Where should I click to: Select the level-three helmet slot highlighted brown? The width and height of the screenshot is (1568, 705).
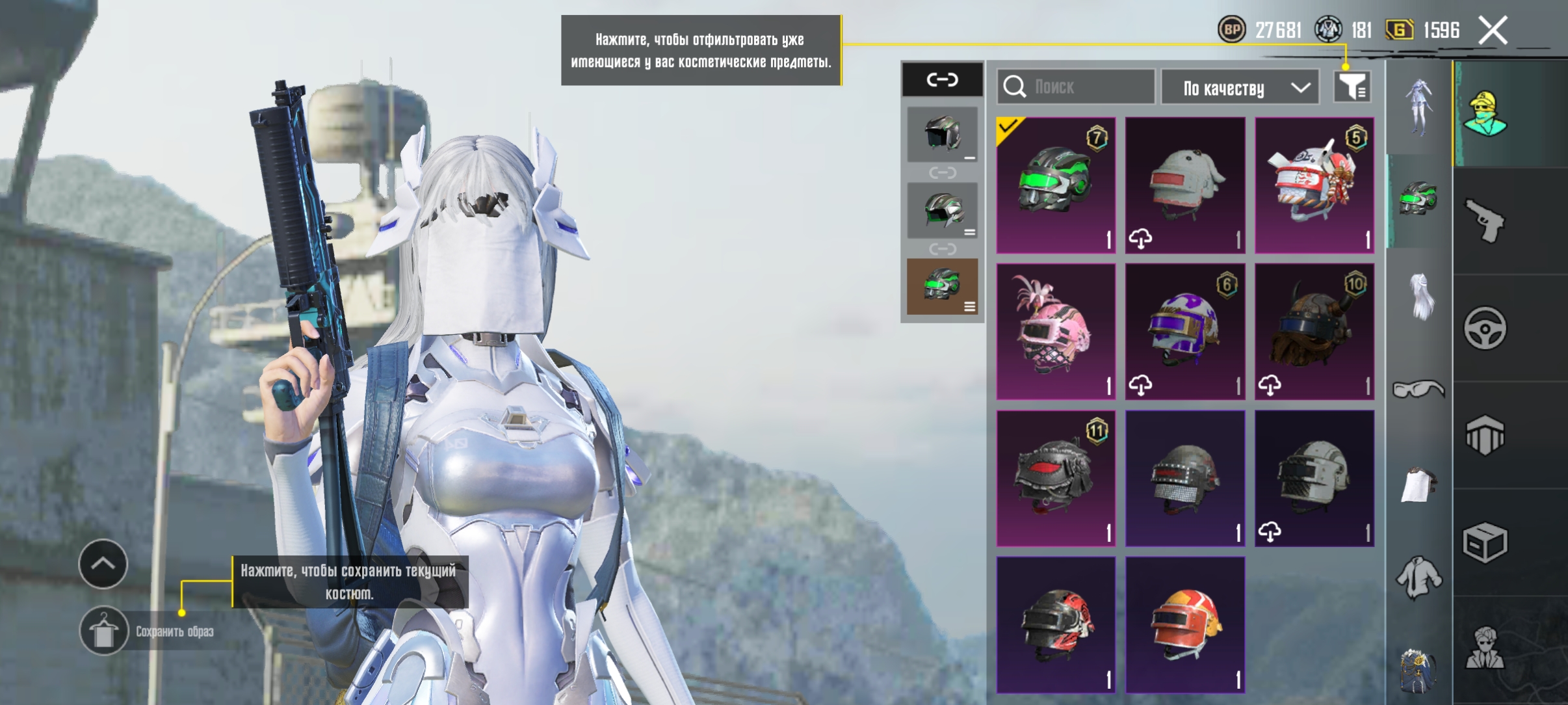point(942,286)
